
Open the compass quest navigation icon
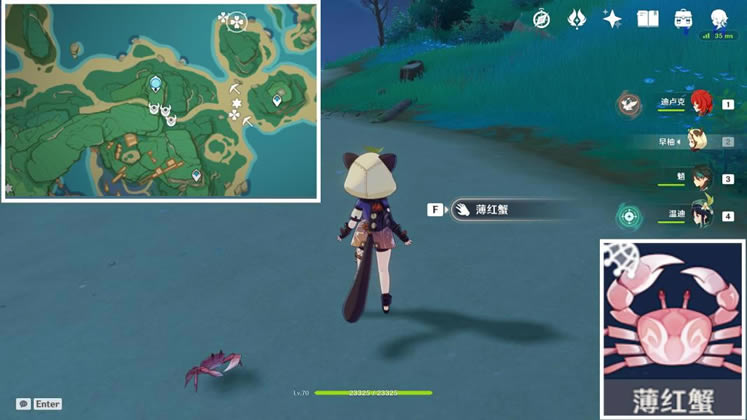coord(541,19)
